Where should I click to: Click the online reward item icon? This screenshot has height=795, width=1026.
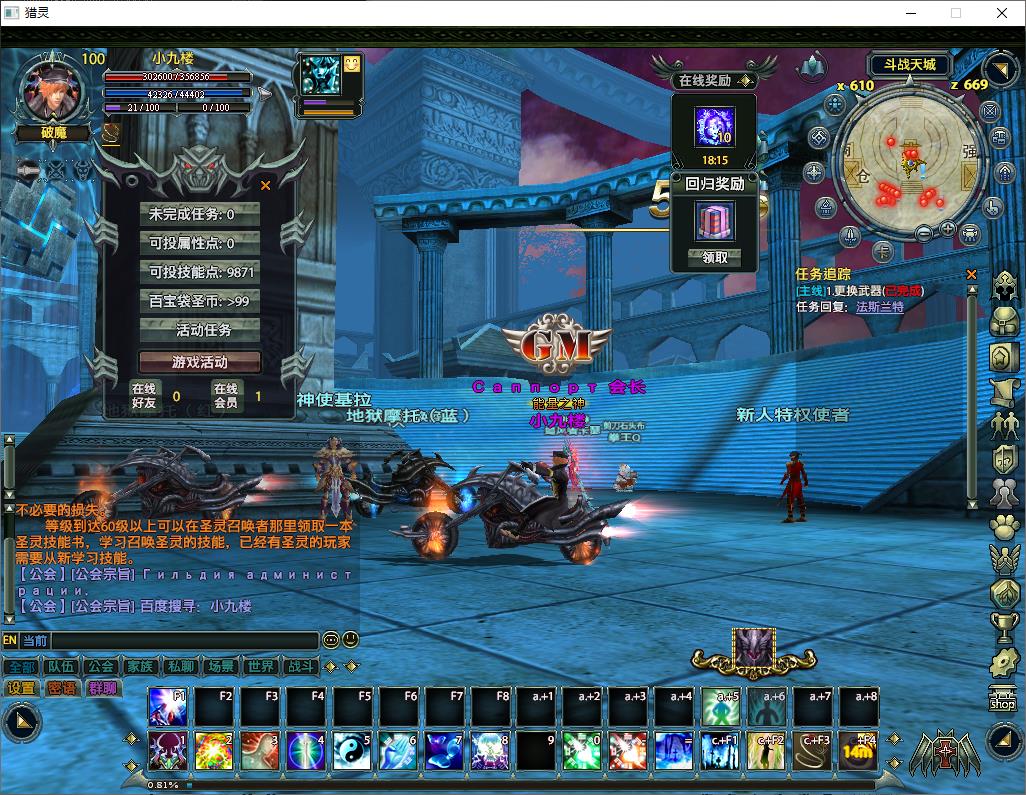(714, 127)
